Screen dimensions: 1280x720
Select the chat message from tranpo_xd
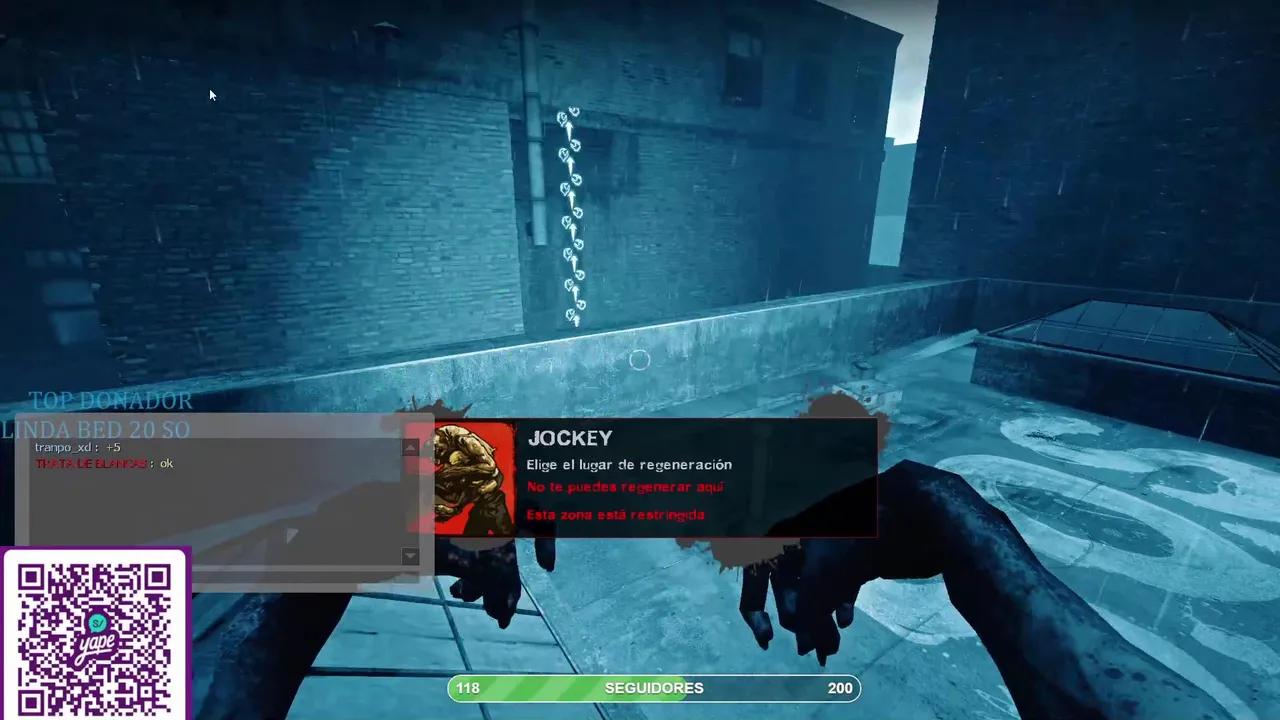(x=75, y=447)
